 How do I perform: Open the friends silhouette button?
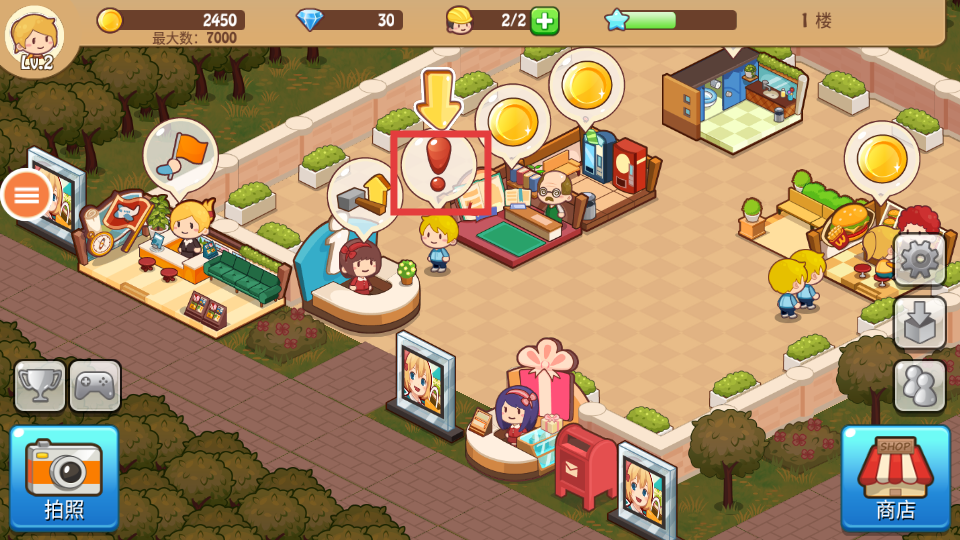click(x=919, y=385)
